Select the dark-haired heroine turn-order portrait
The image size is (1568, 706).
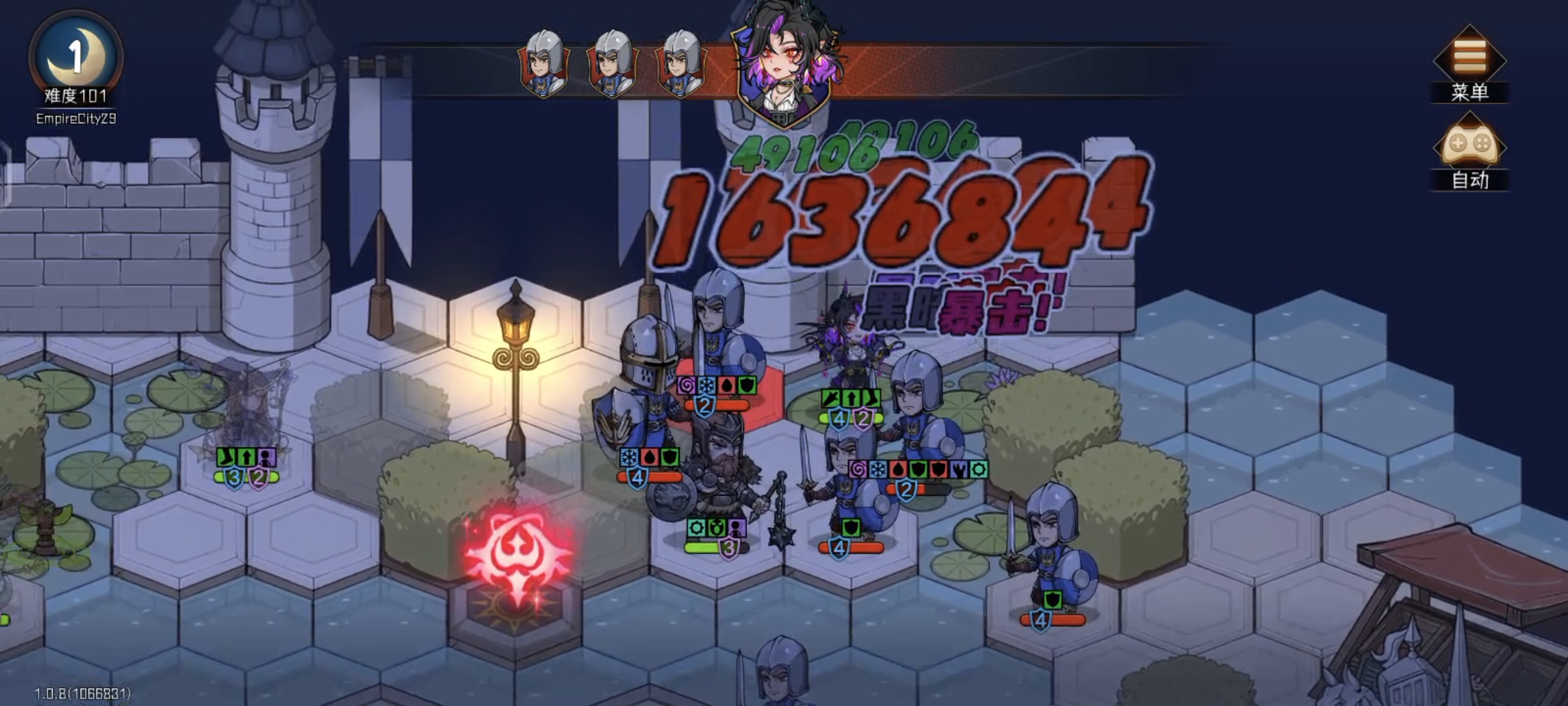pos(783,63)
